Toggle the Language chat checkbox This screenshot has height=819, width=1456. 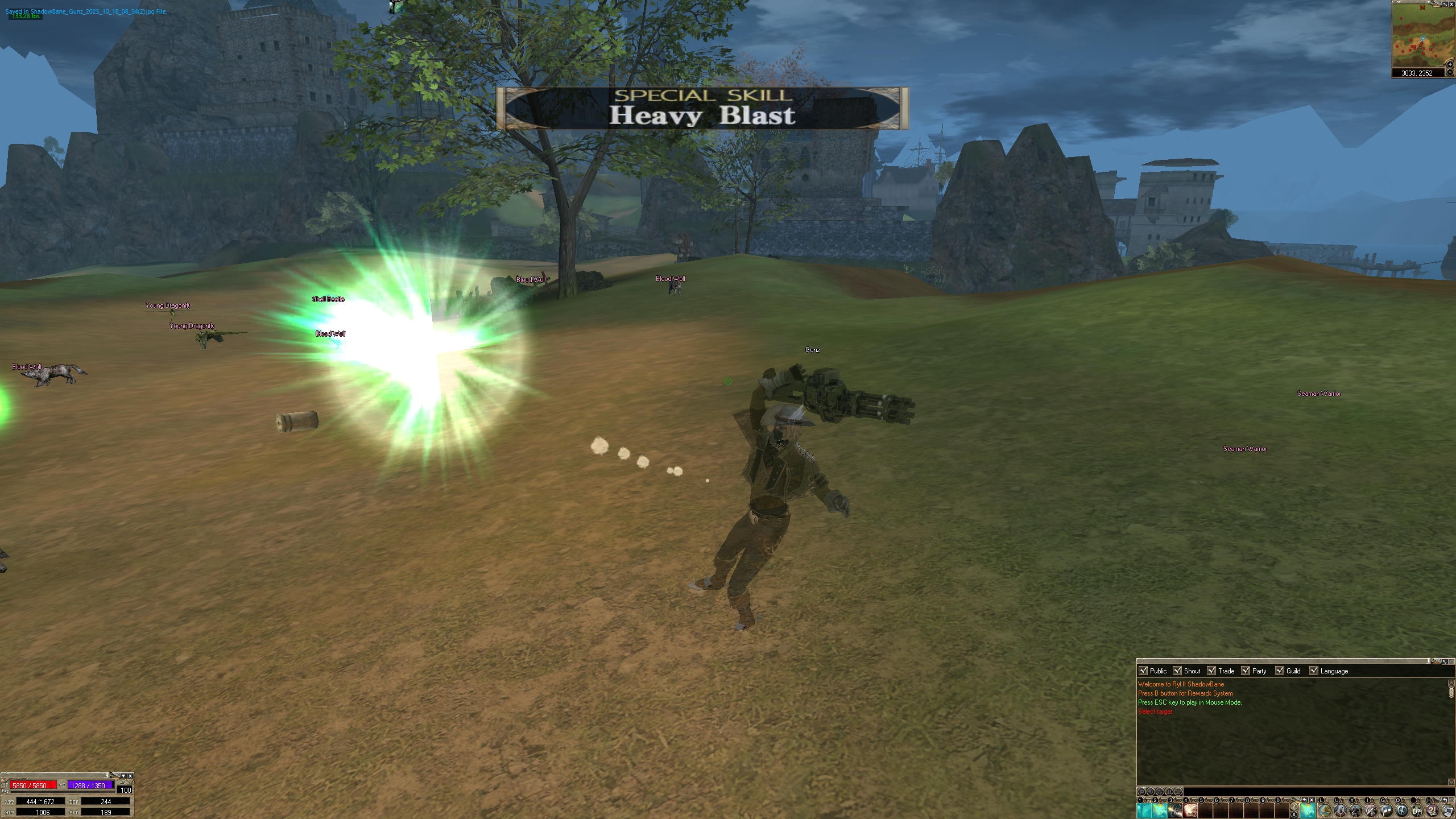1314,671
